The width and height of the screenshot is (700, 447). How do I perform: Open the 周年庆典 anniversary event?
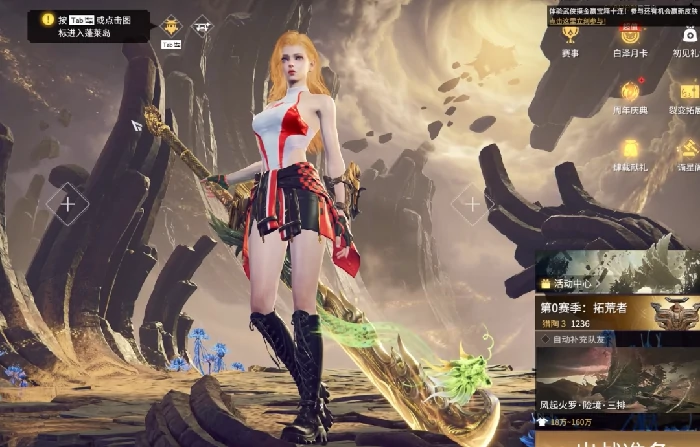(630, 95)
